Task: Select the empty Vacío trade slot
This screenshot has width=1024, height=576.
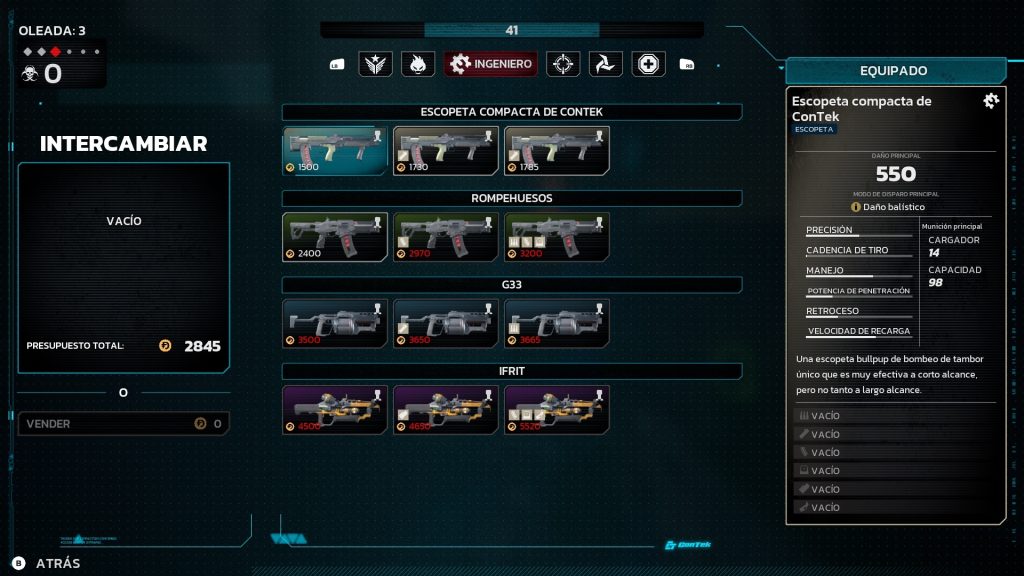Action: tap(124, 240)
